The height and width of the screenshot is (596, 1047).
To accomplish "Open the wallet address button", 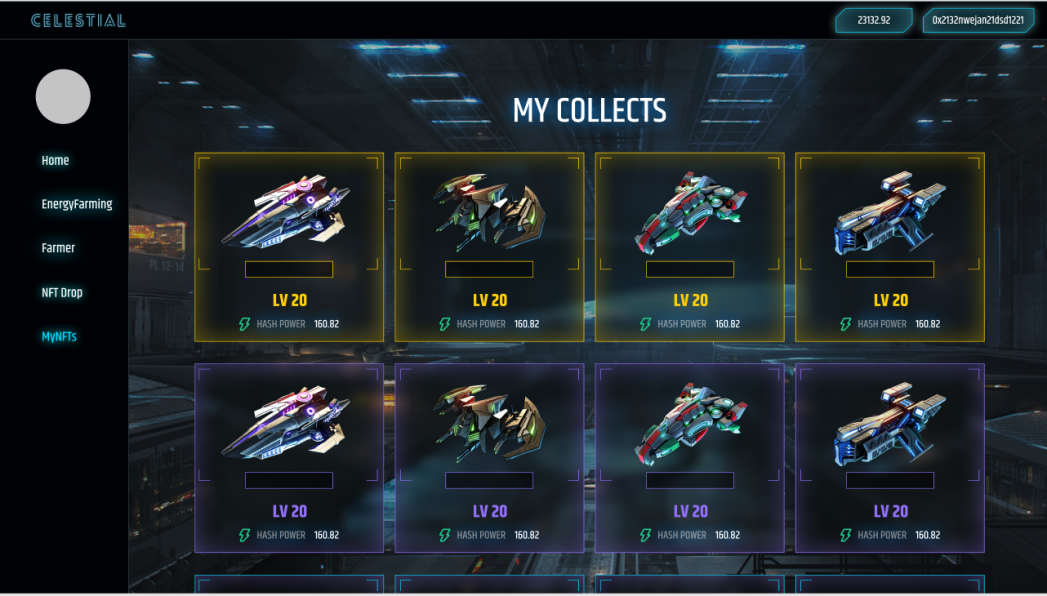I will [x=977, y=20].
